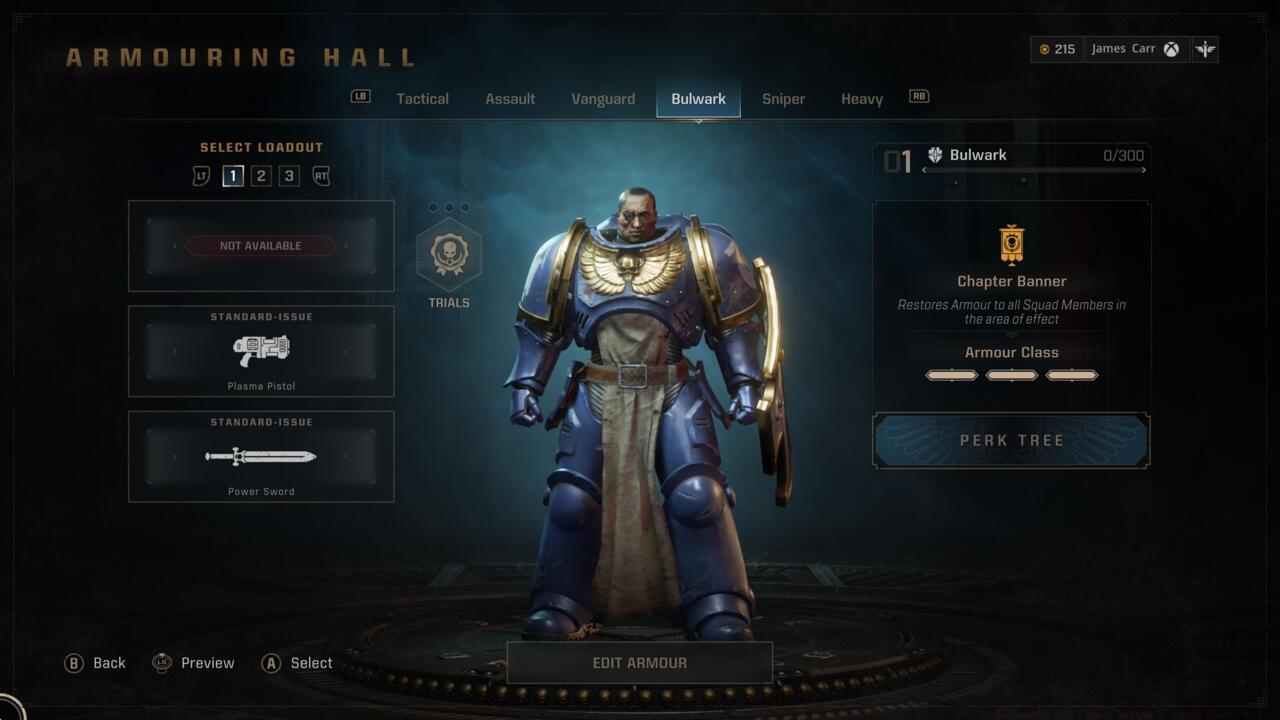Click the James Carr gamertag
Screen dimensions: 1280x720
[x=1122, y=48]
